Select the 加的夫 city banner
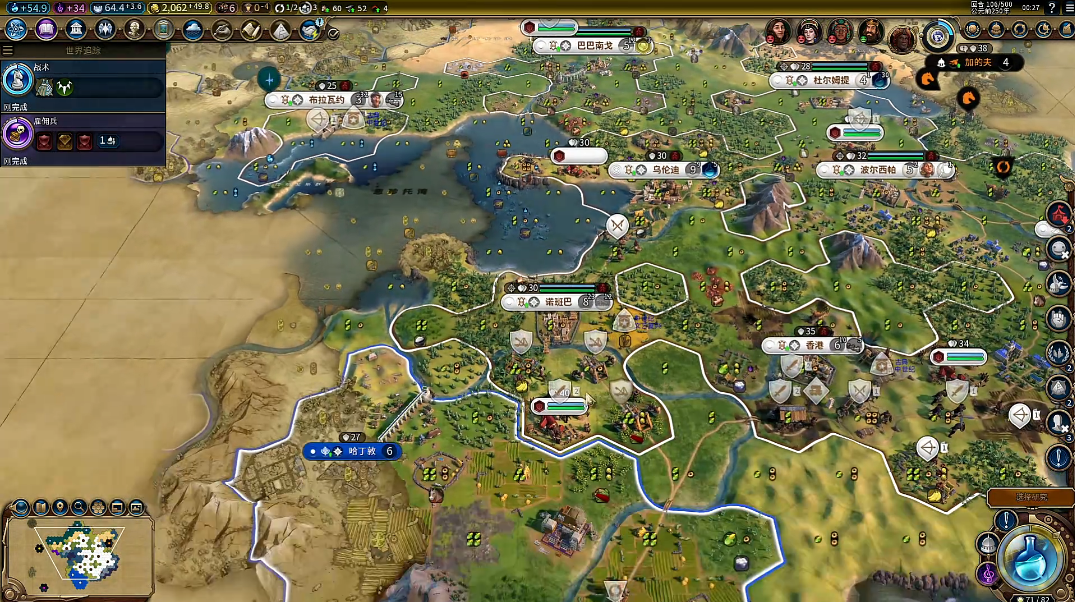 979,62
